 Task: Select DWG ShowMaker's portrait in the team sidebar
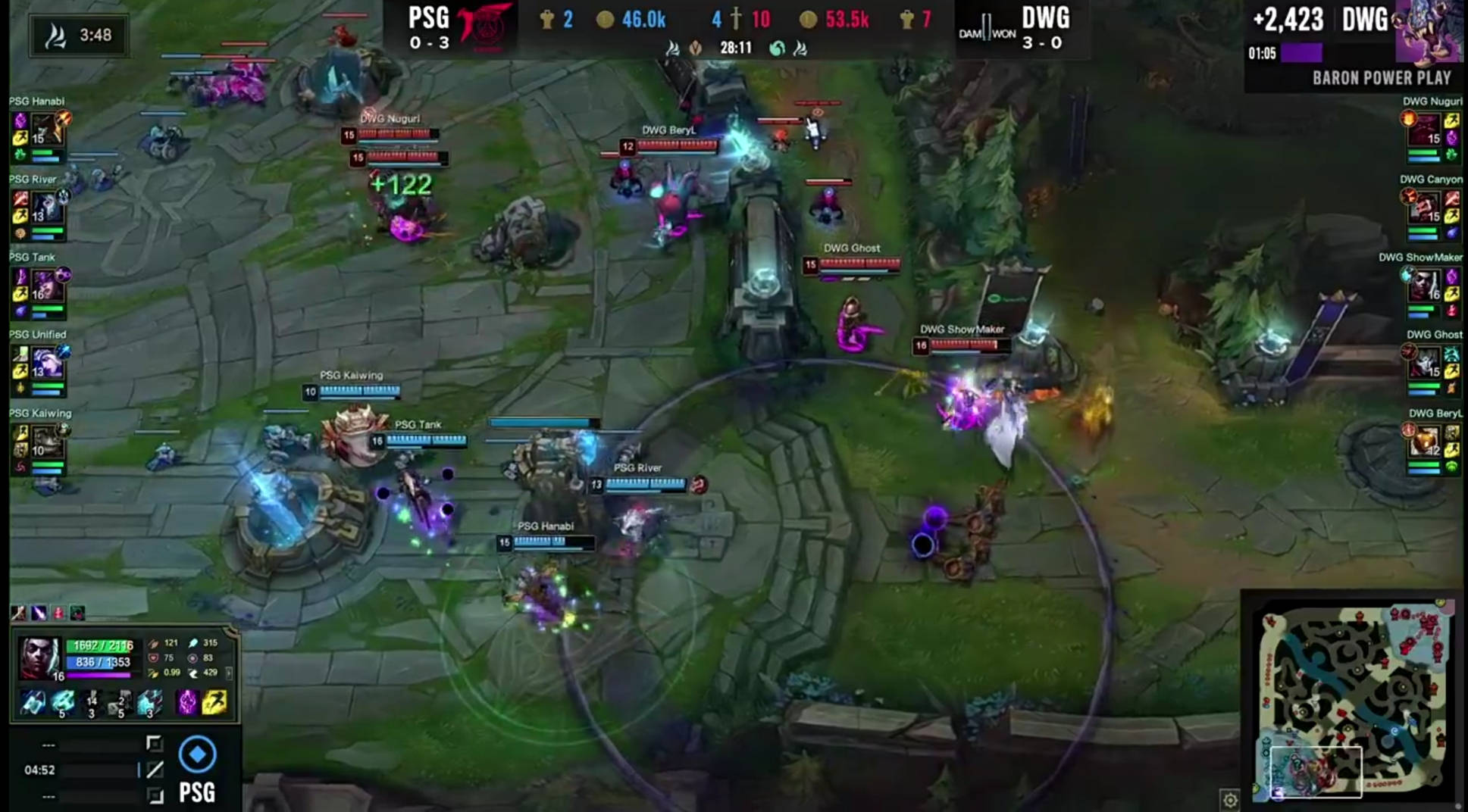click(x=1425, y=286)
